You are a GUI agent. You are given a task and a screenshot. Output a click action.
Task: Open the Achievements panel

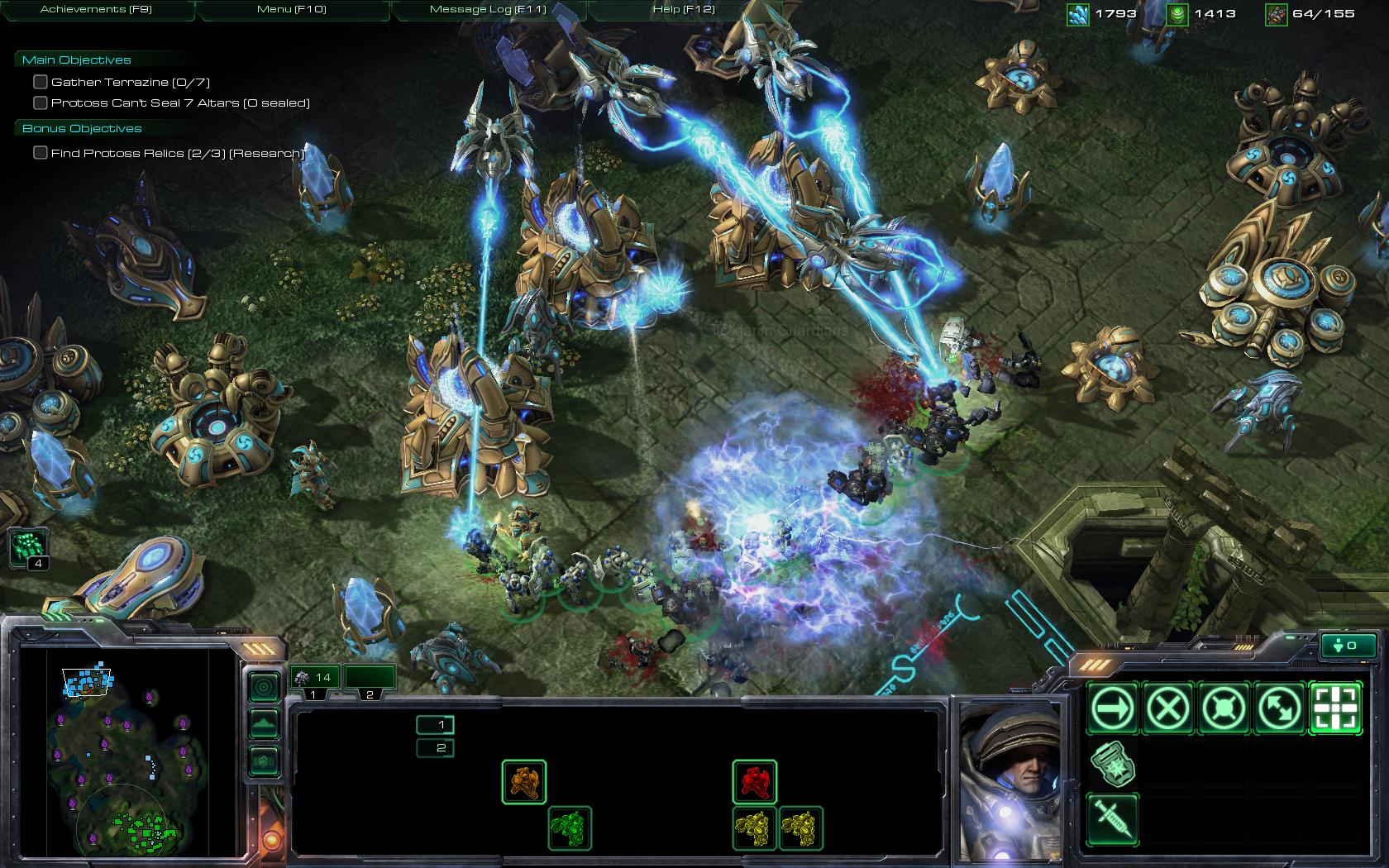pyautogui.click(x=96, y=9)
